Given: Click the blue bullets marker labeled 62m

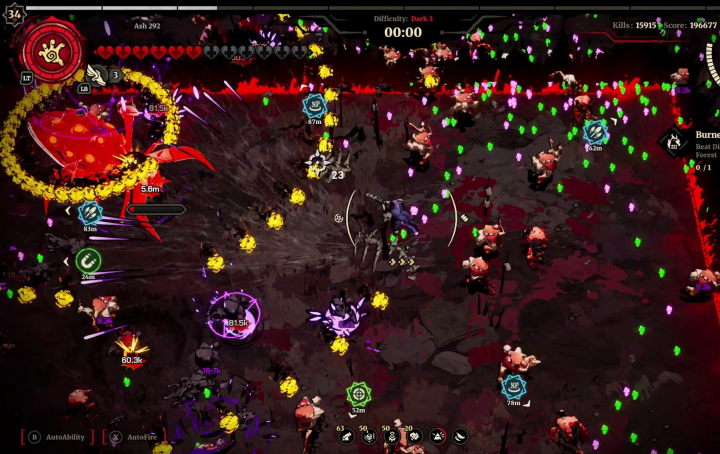Looking at the screenshot, I should click(595, 131).
